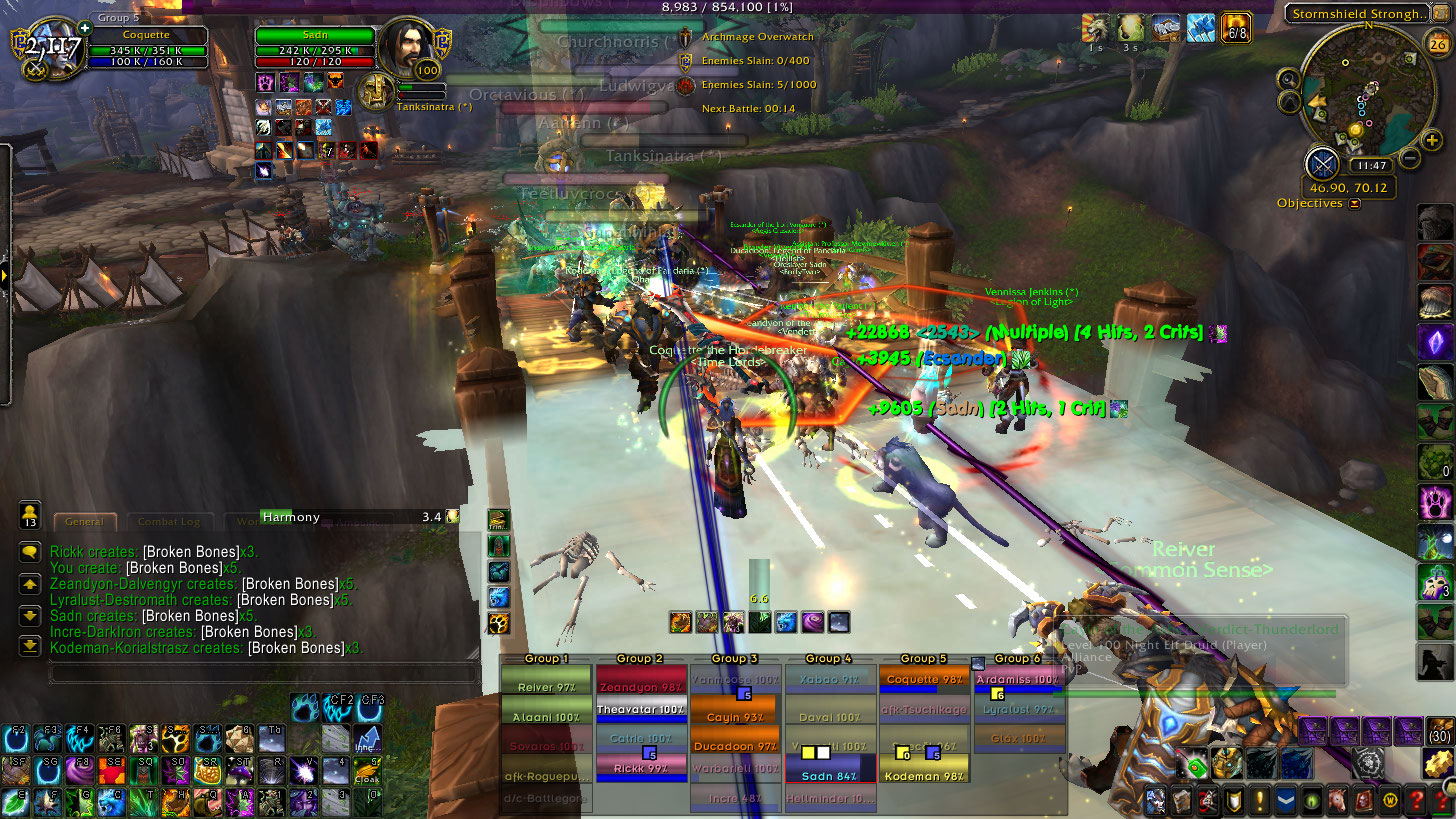
Task: Target Cayin in Group 3
Action: point(736,717)
